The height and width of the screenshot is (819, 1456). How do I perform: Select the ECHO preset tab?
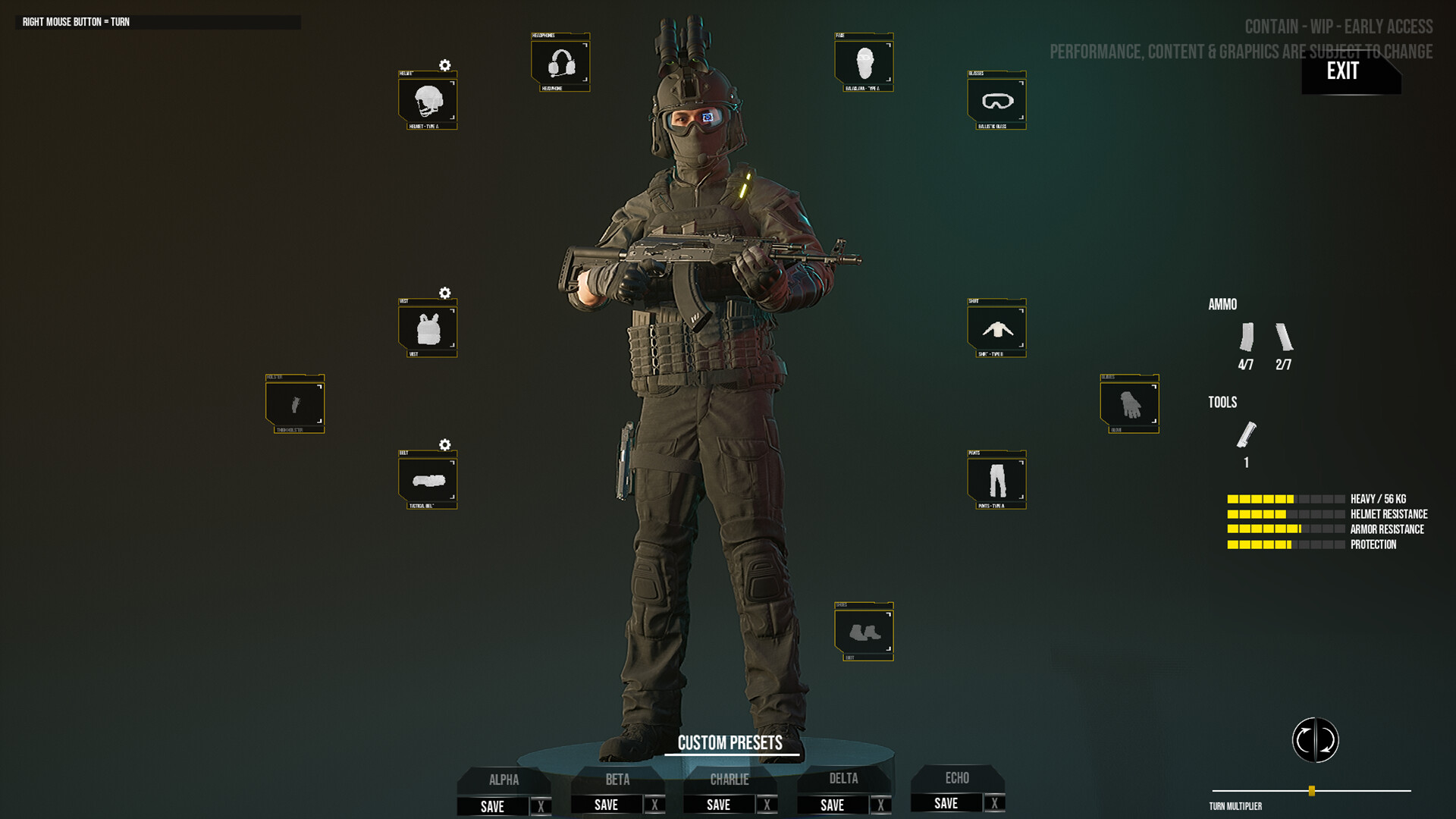coord(957,780)
